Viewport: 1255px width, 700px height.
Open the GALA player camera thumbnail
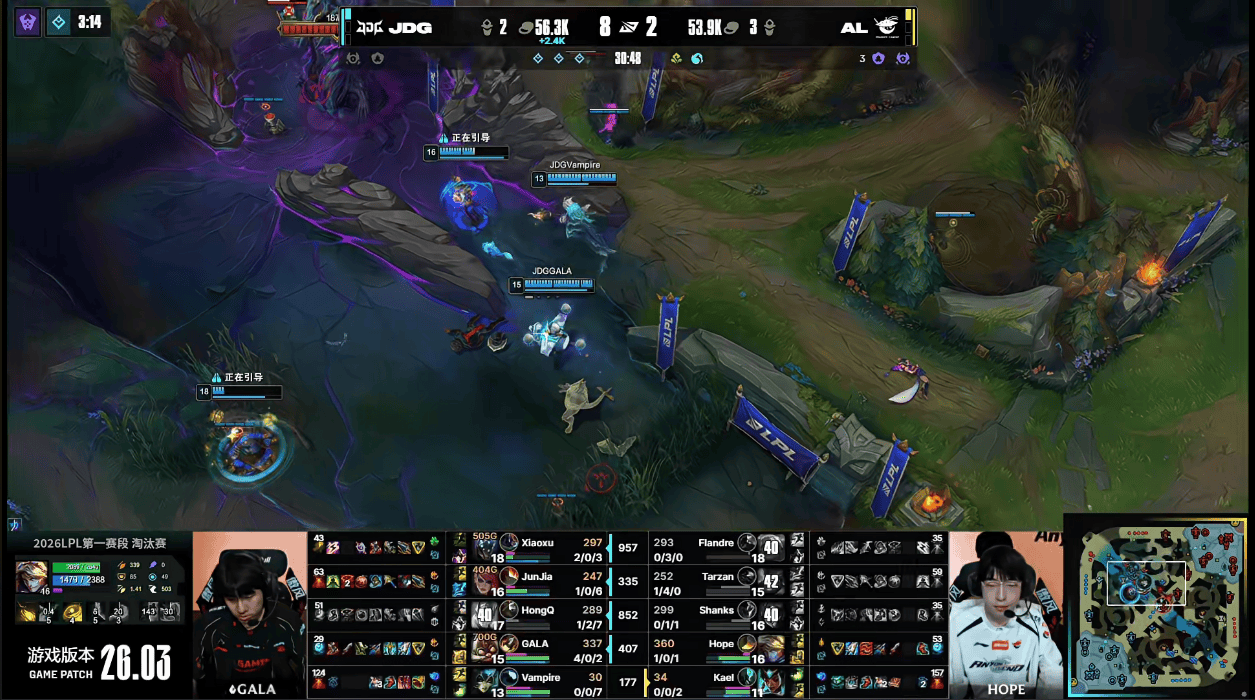(x=249, y=614)
